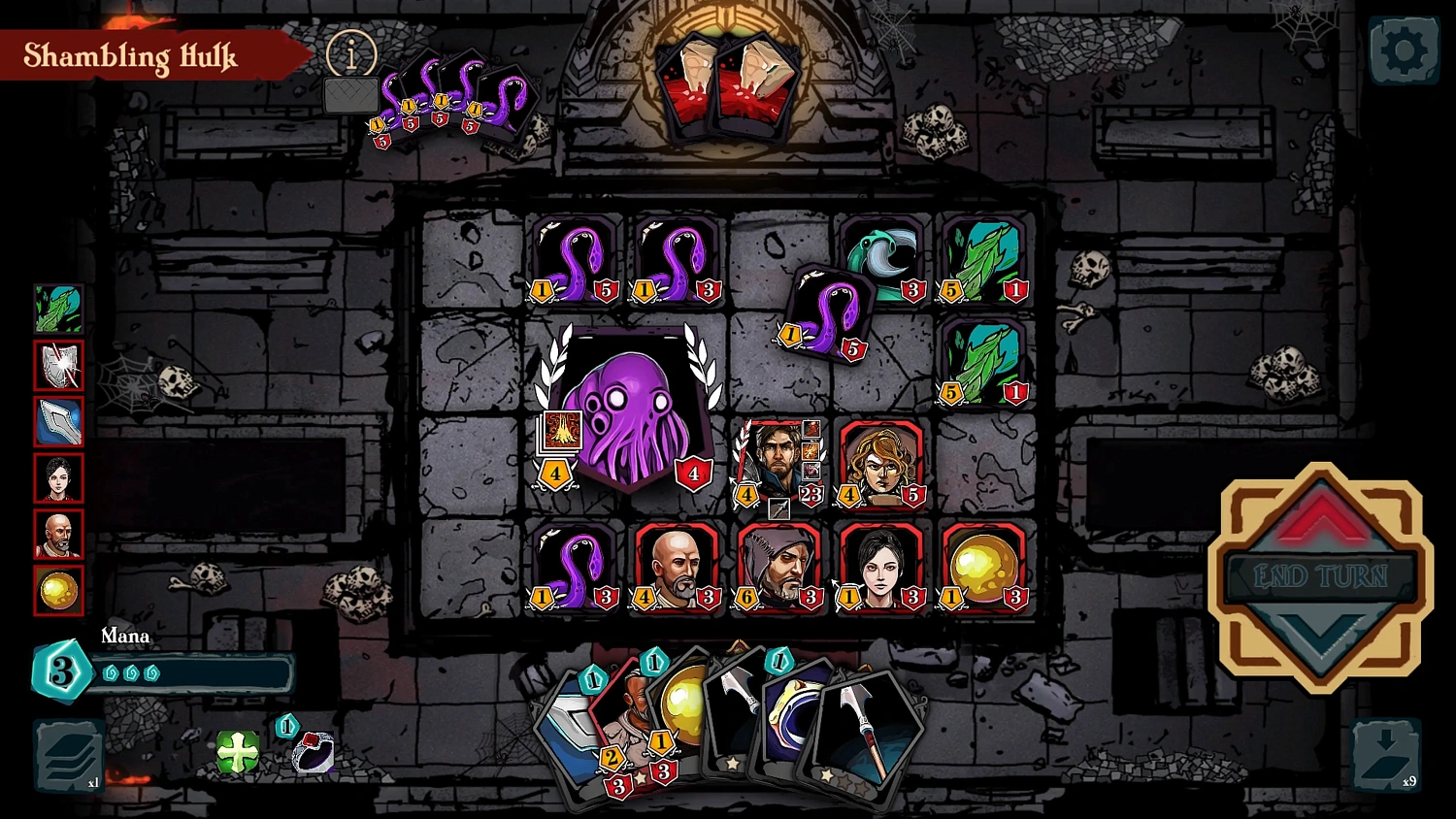The height and width of the screenshot is (819, 1456).
Task: Click the female hero portrait in the left sidebar
Action: click(59, 476)
